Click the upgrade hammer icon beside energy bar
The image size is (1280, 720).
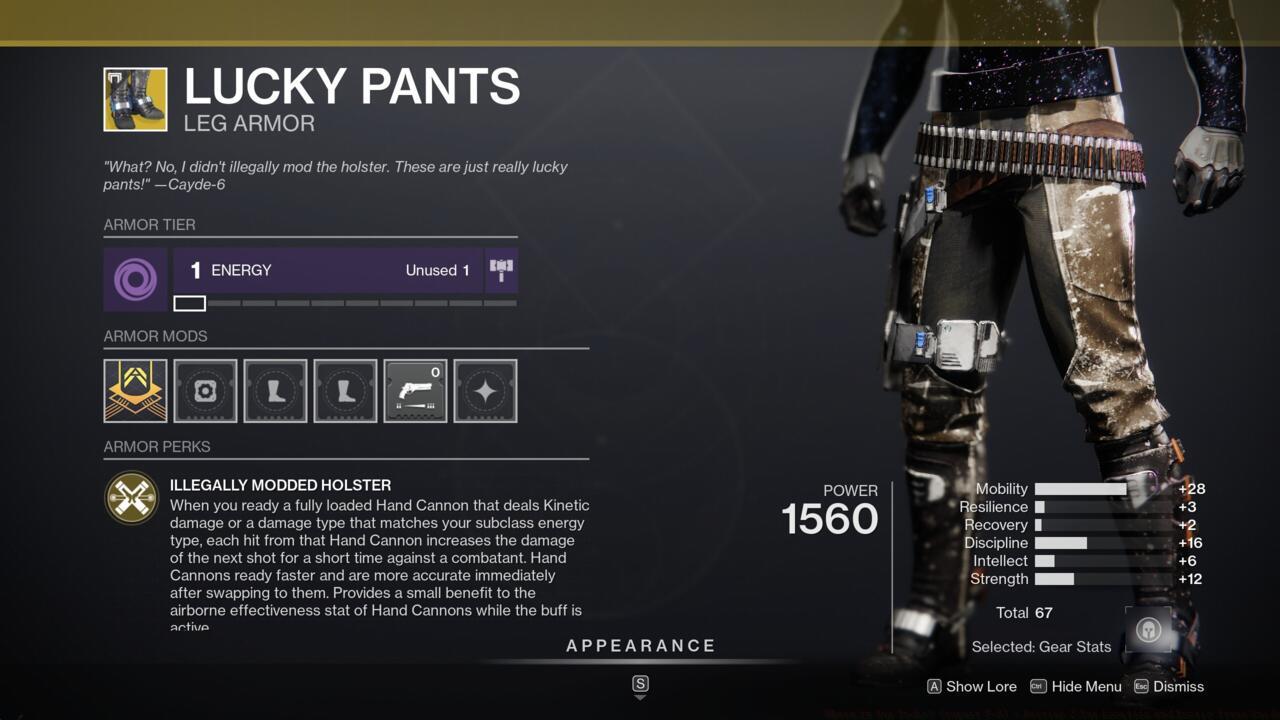(501, 269)
